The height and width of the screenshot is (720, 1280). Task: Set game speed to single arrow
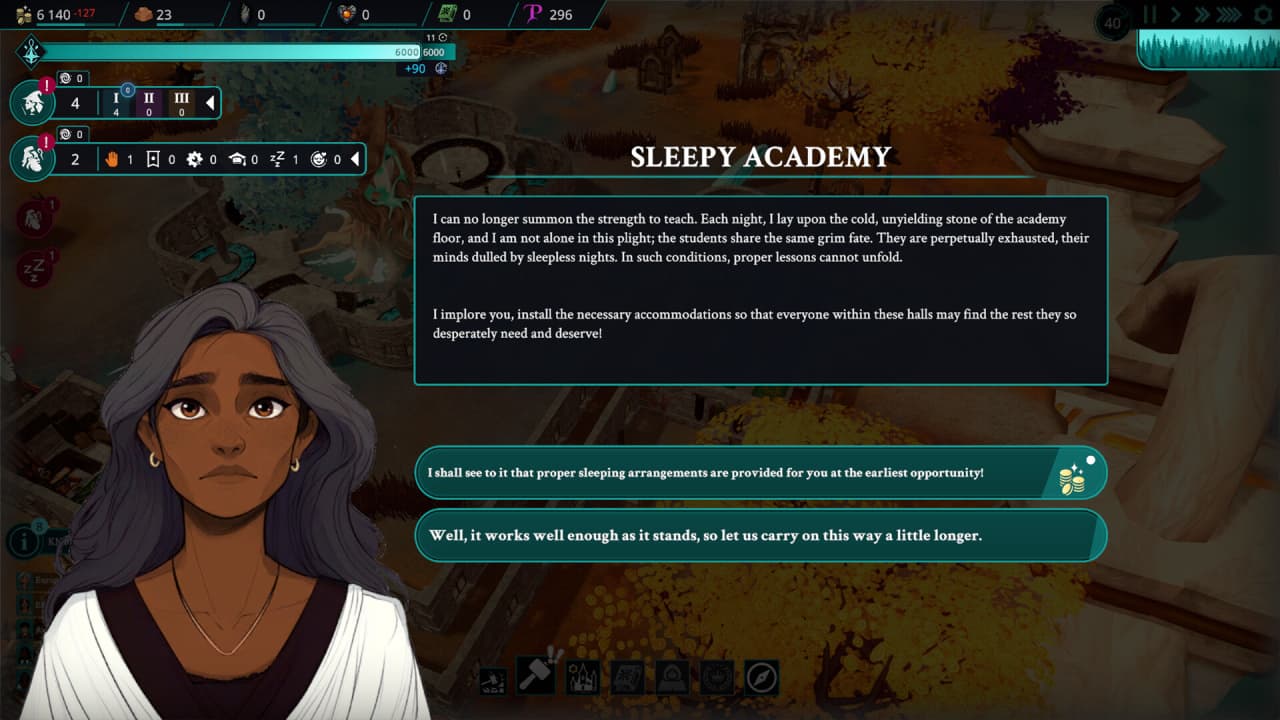(1176, 15)
